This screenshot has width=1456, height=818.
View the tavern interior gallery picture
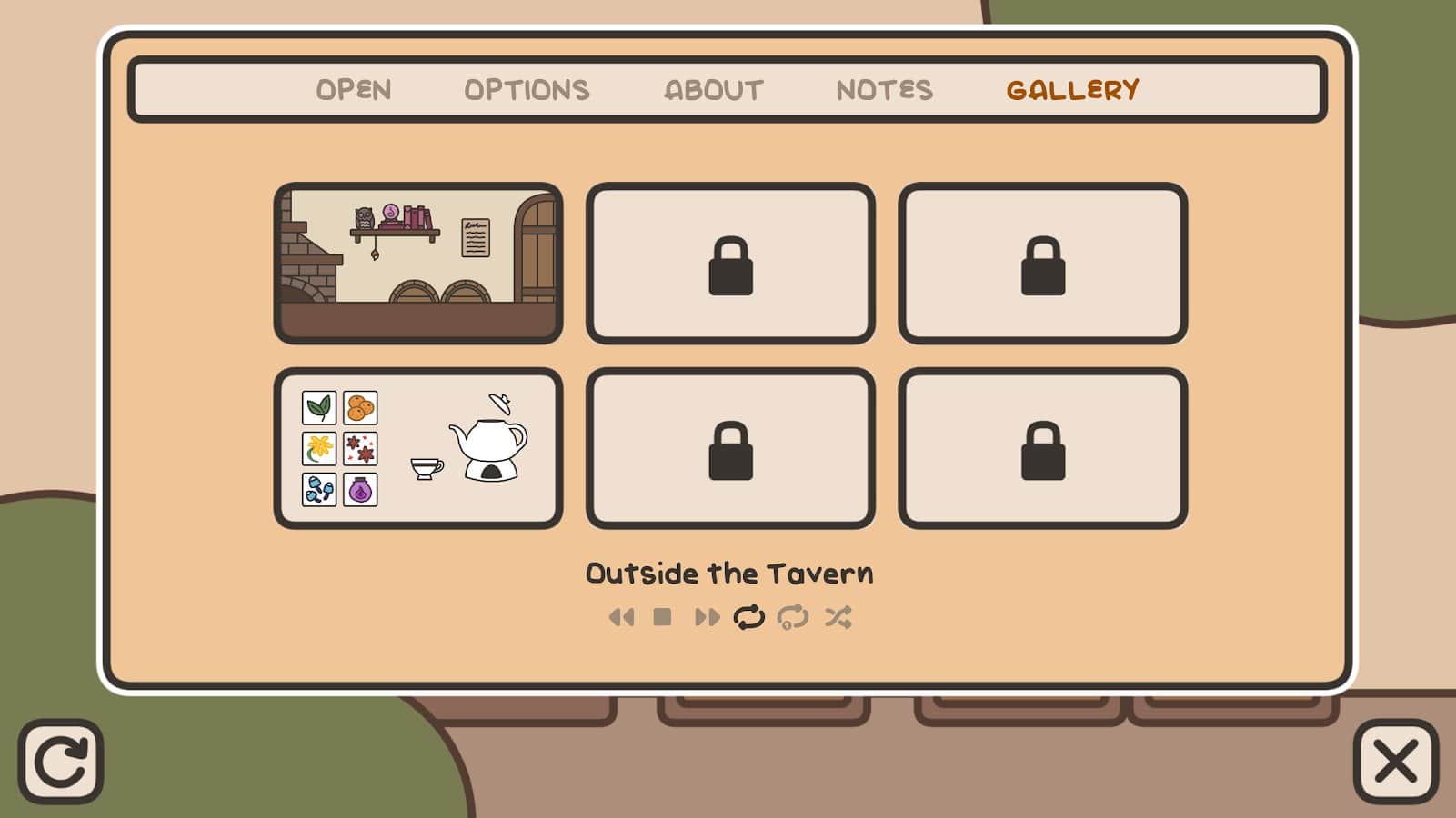tap(418, 264)
